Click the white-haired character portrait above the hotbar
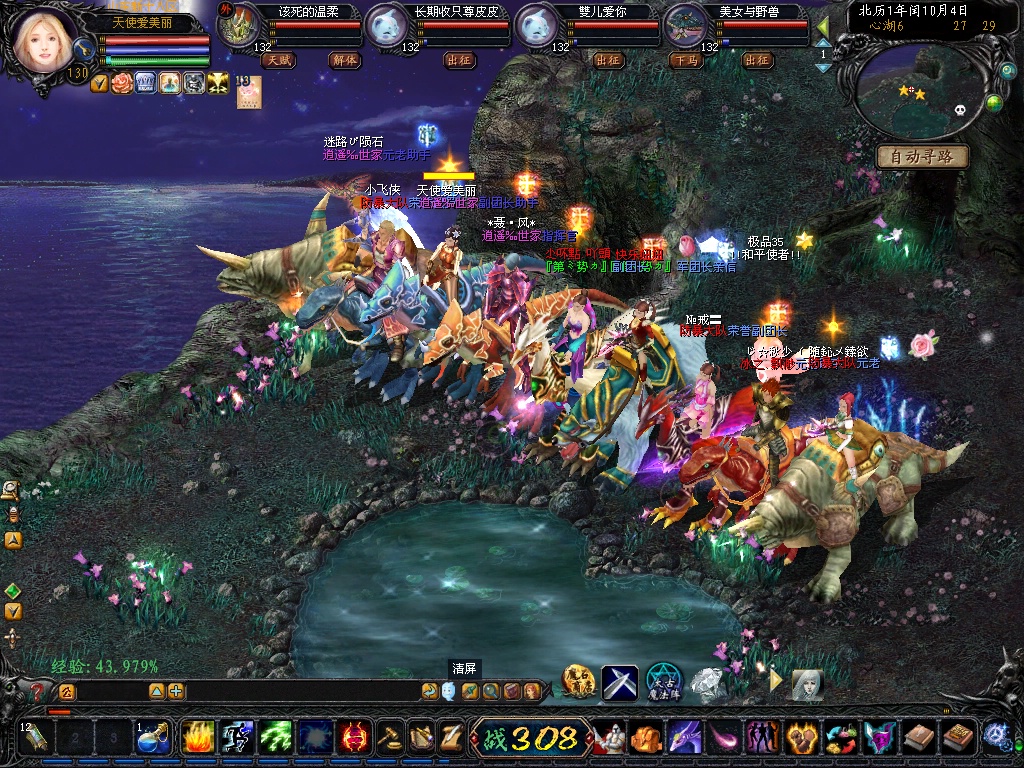This screenshot has height=768, width=1024. click(x=807, y=684)
